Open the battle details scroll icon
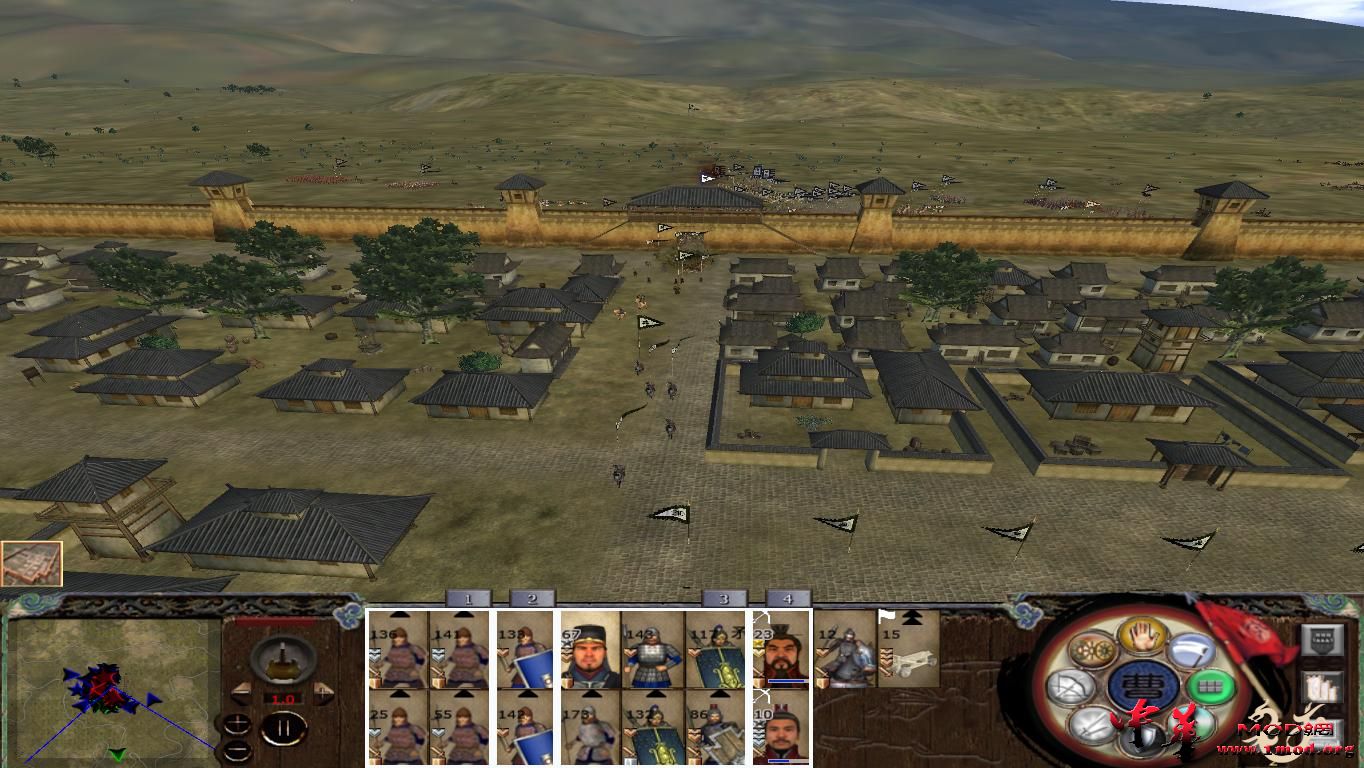Image resolution: width=1364 pixels, height=768 pixels. coord(1322,685)
